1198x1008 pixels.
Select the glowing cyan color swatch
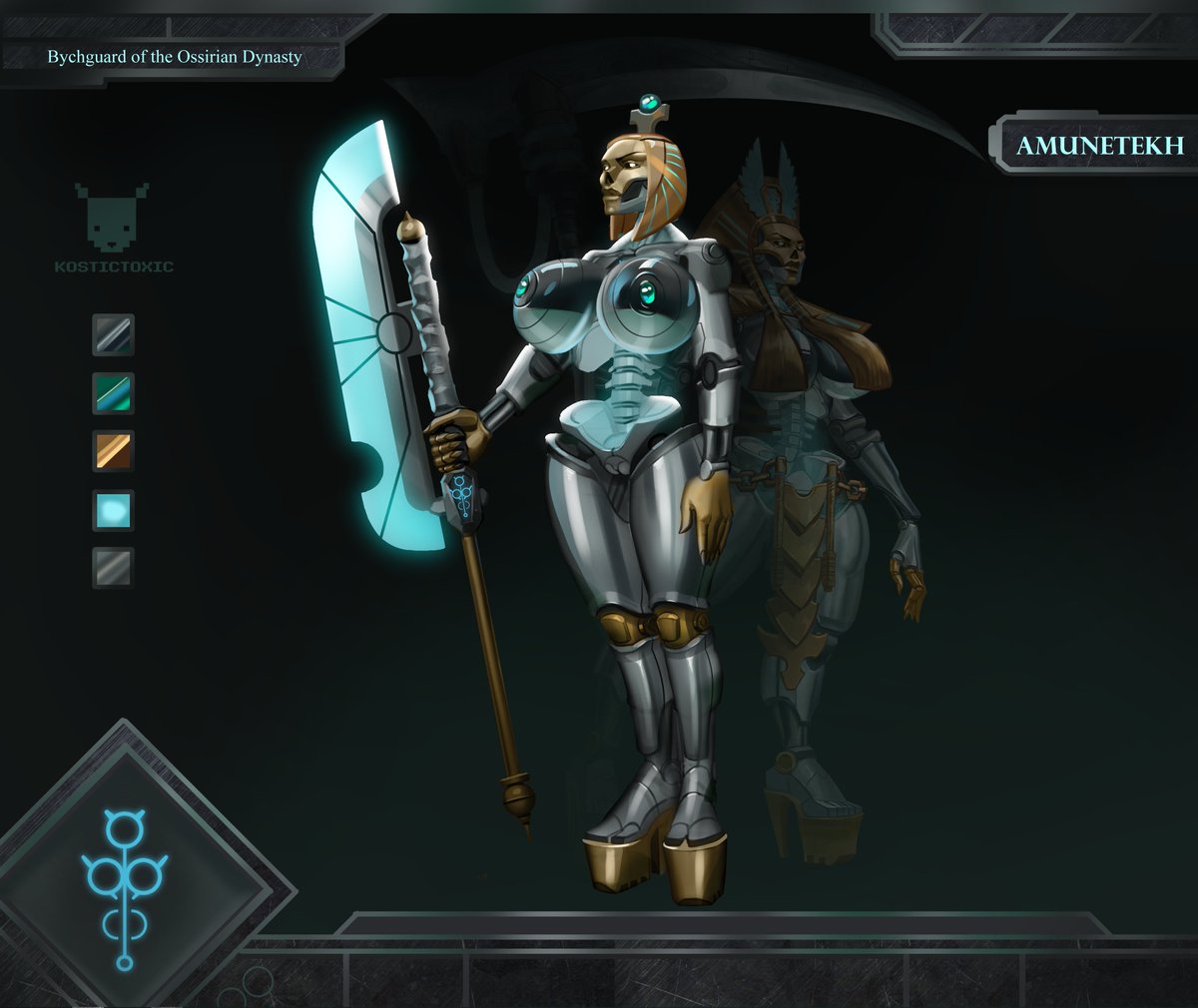point(113,510)
